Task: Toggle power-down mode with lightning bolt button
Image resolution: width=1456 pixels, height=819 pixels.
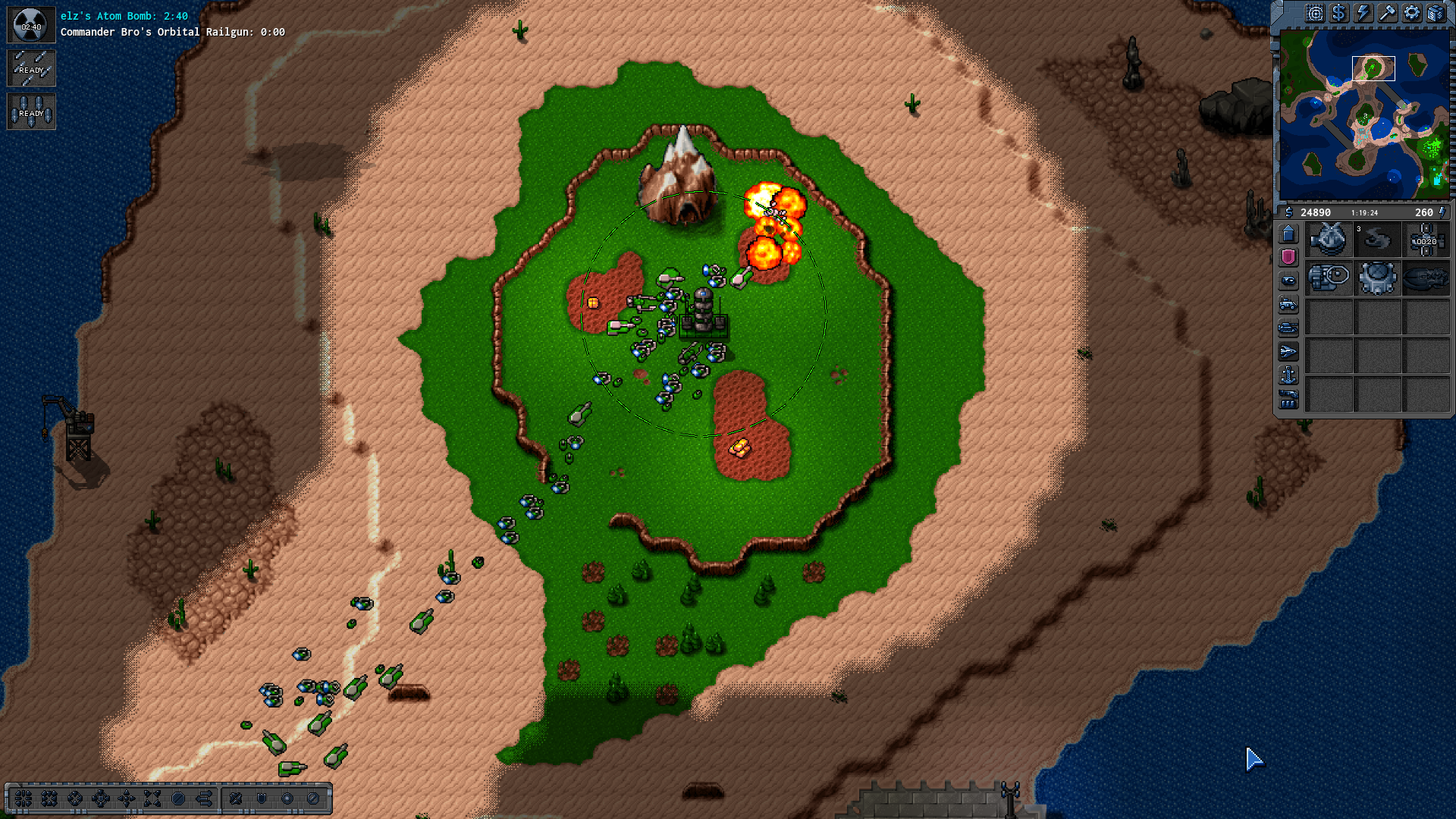Action: tap(1363, 13)
